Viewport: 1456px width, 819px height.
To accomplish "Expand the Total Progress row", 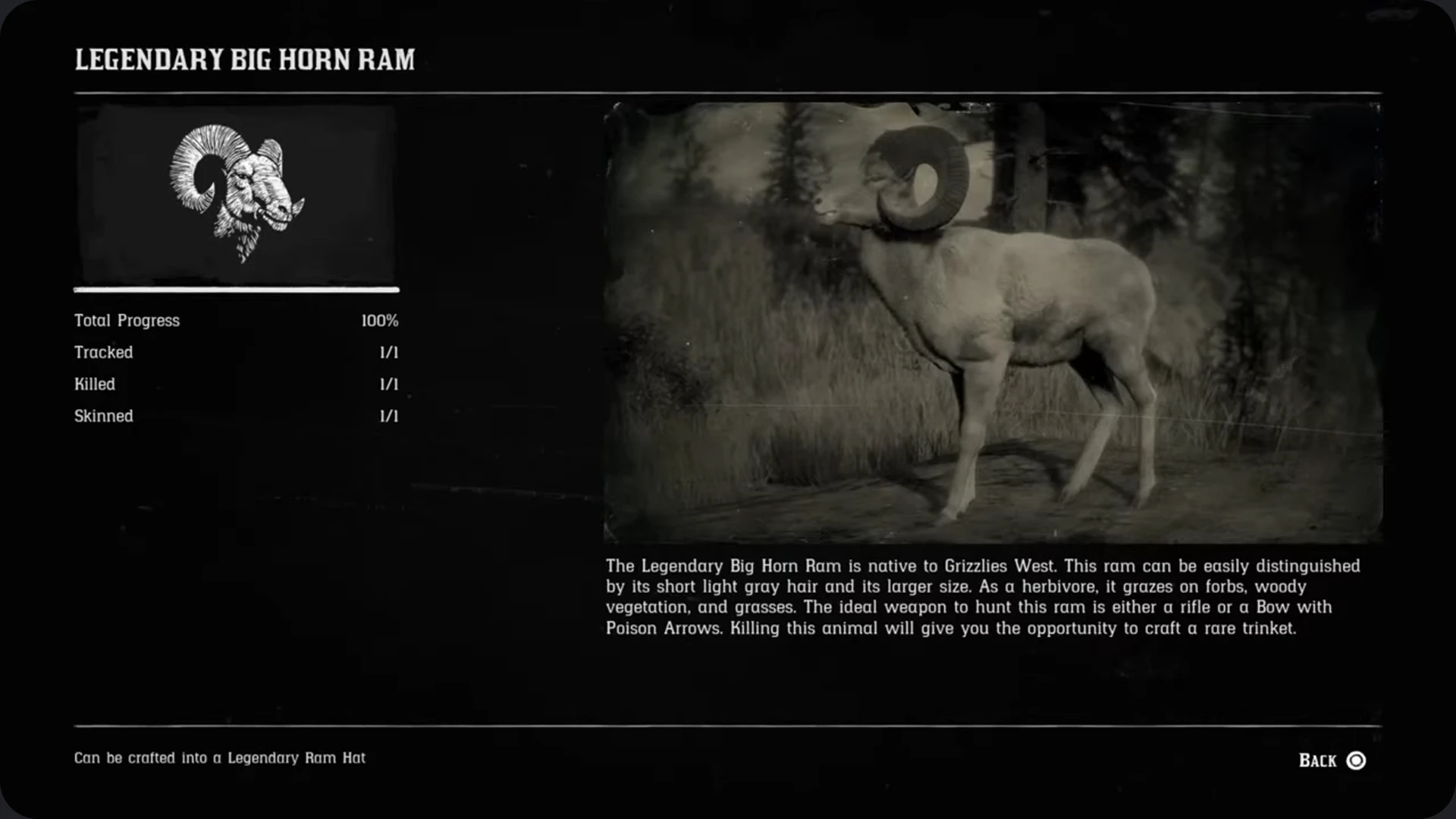I will [235, 320].
